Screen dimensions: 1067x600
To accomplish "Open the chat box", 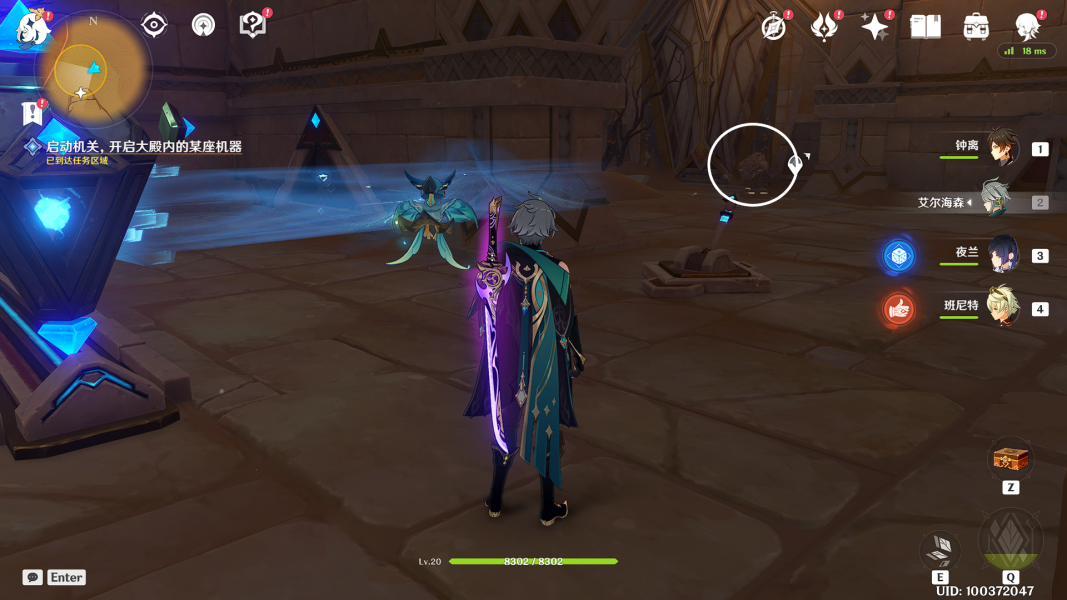I will coord(33,577).
